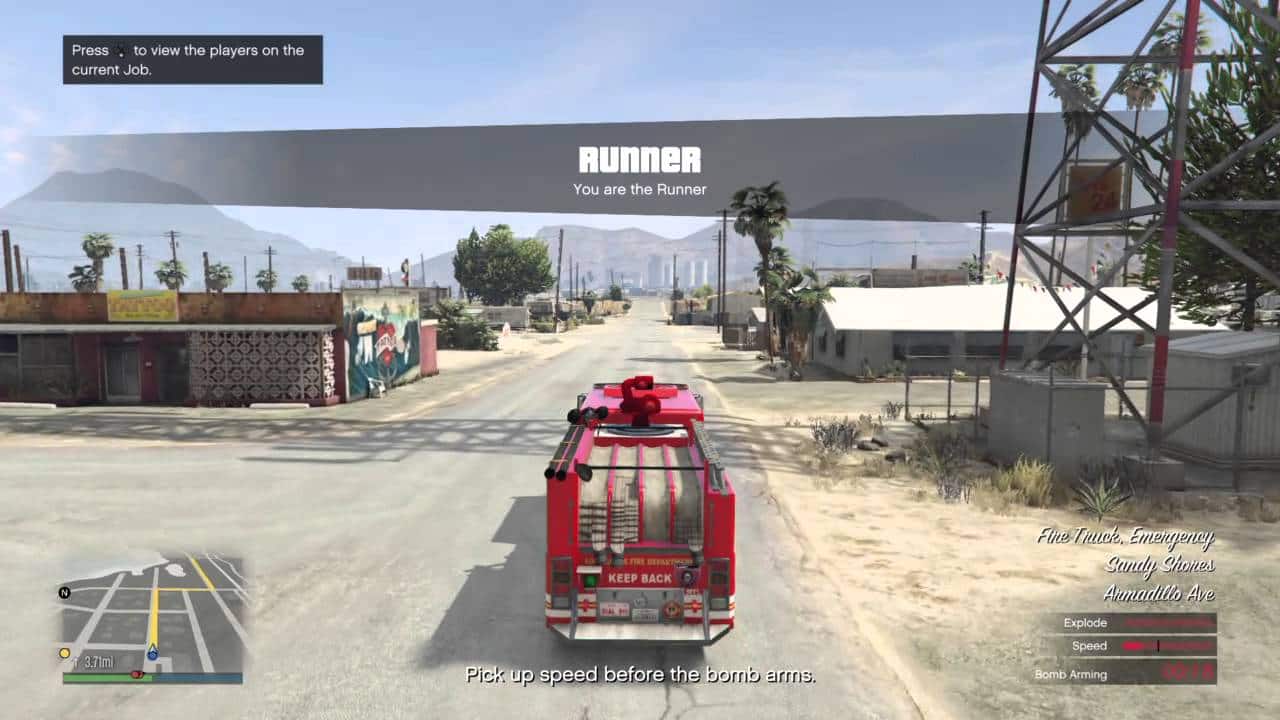Click the red enemy marker on the progress bar

[x=137, y=674]
